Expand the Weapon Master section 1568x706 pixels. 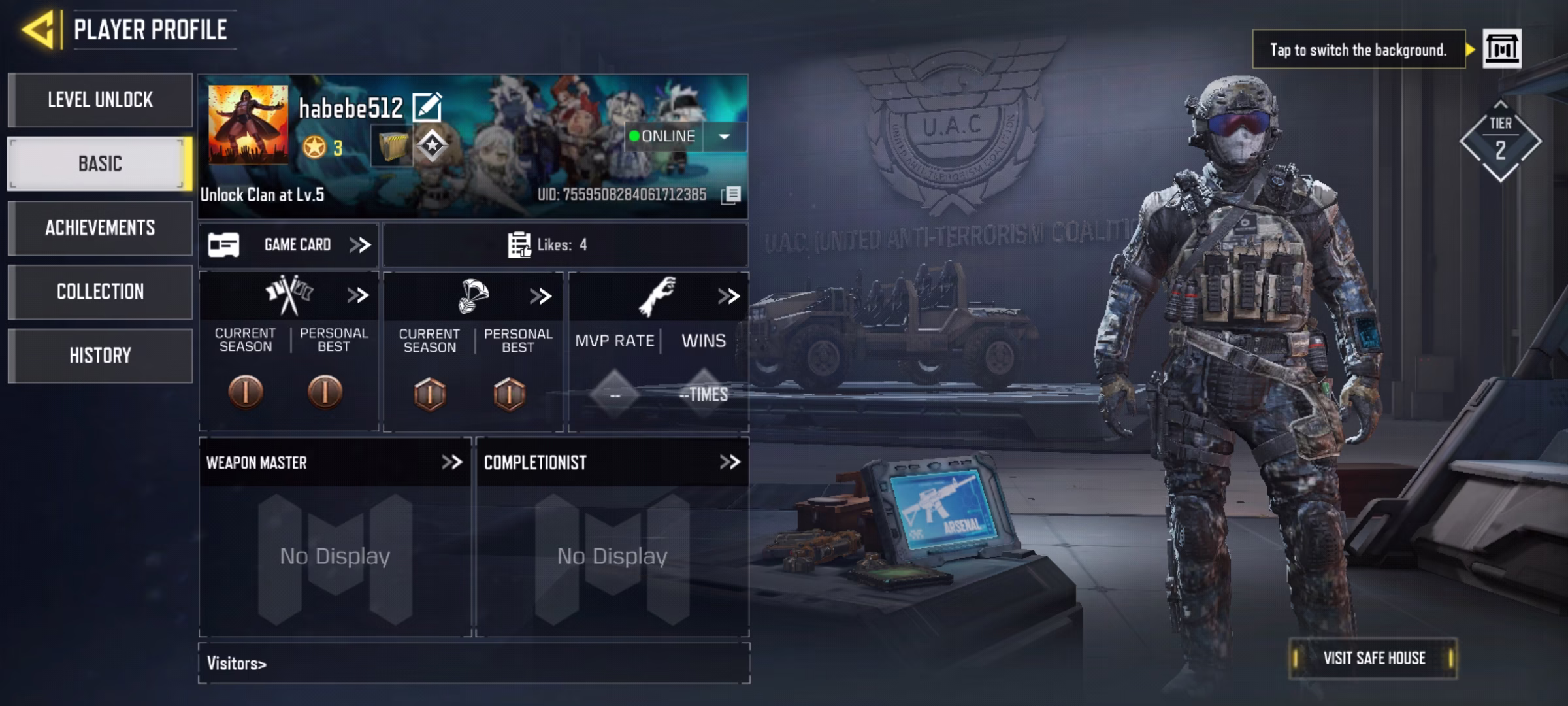(x=451, y=463)
